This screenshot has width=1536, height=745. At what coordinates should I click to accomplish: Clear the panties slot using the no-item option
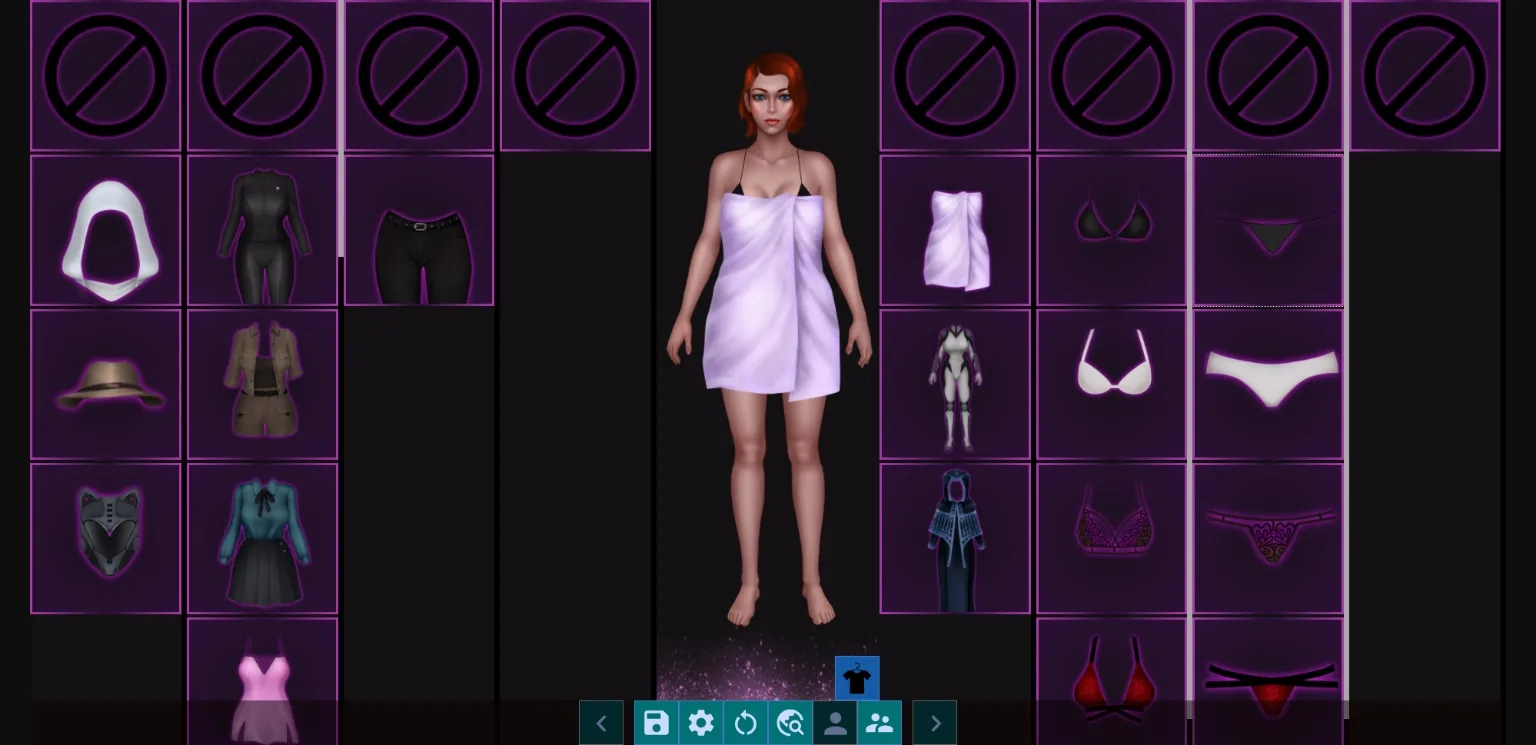click(x=1267, y=75)
